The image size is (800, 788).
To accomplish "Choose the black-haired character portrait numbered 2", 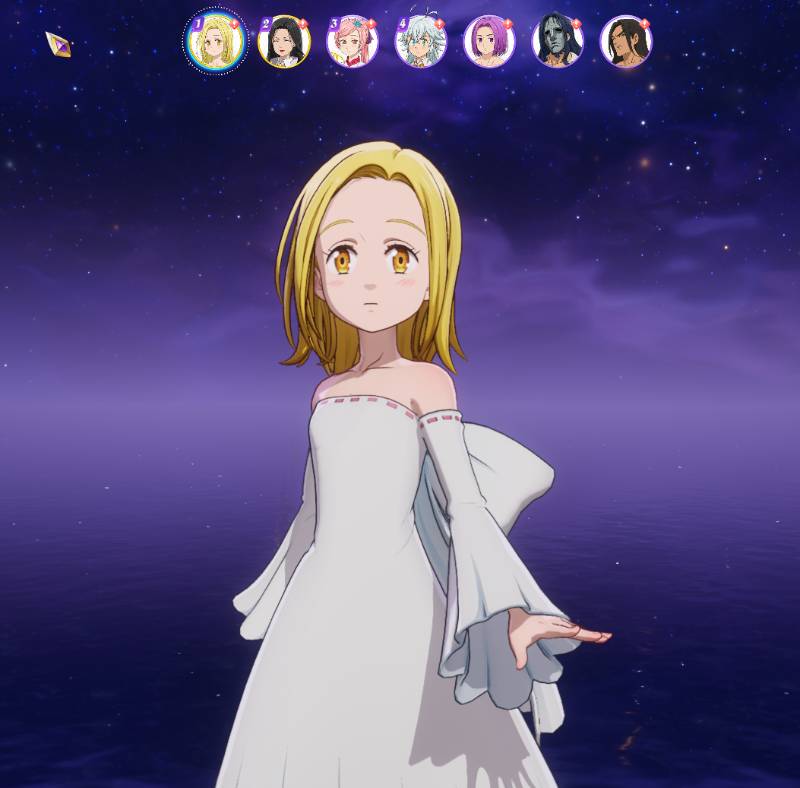I will click(x=284, y=42).
